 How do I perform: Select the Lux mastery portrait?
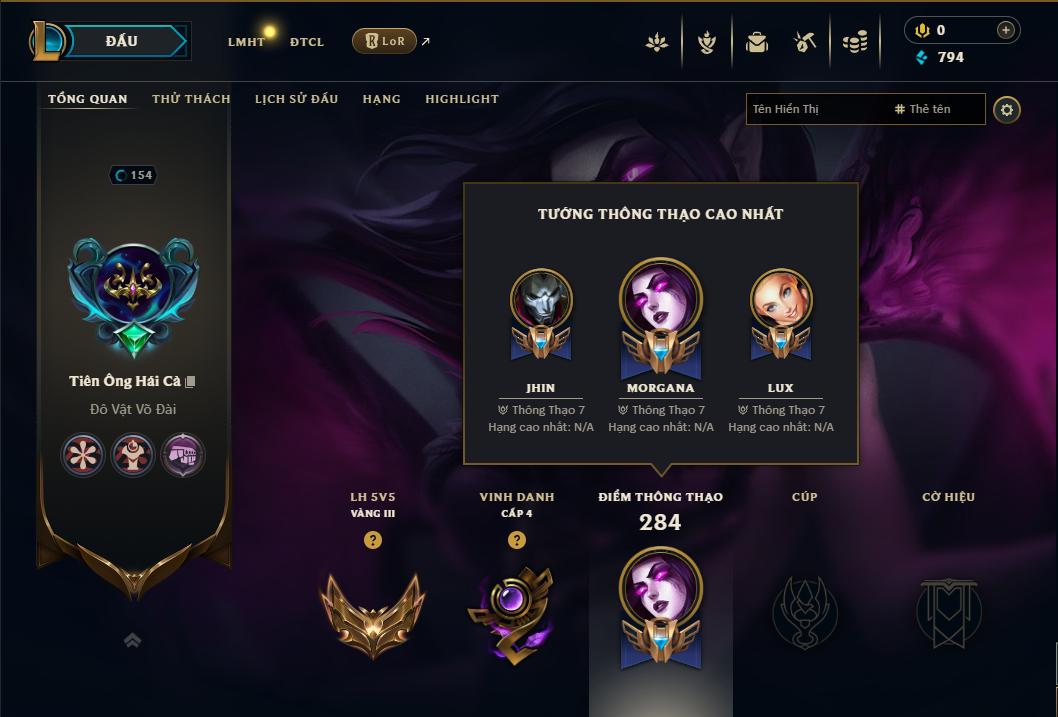click(x=780, y=300)
